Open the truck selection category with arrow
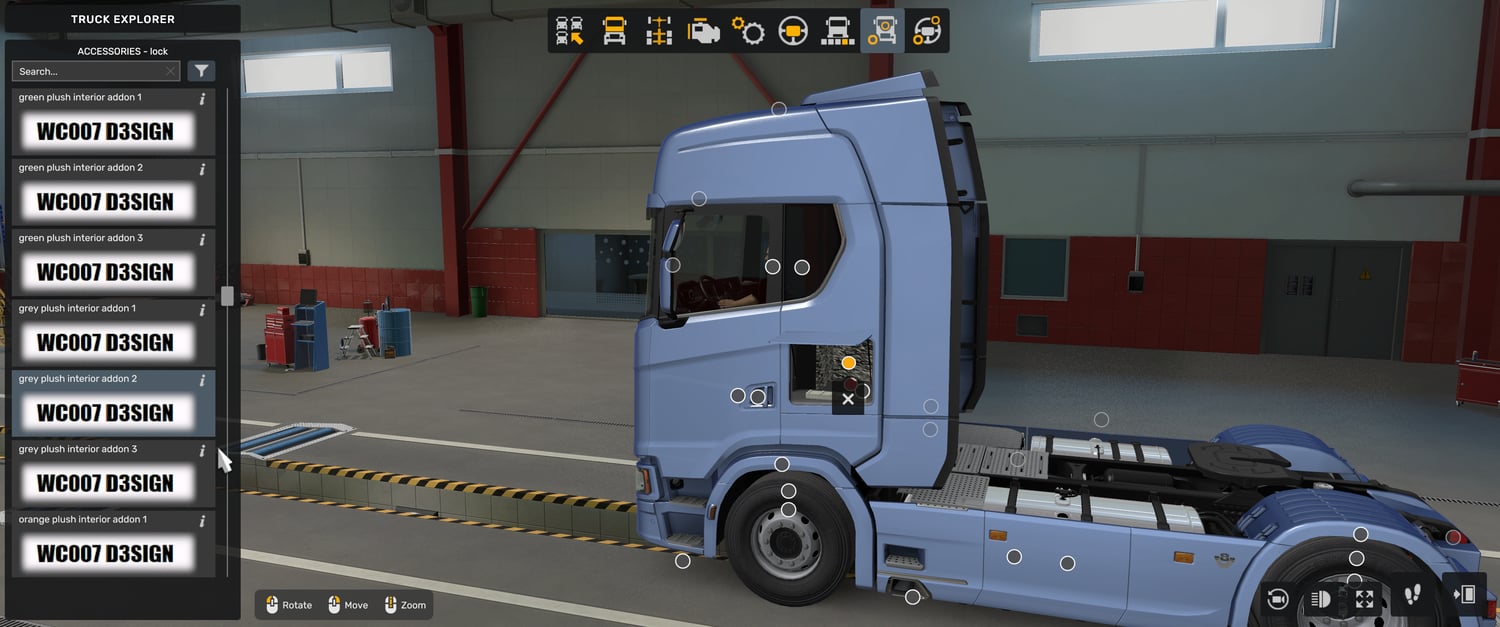Viewport: 1500px width, 627px height. (570, 31)
